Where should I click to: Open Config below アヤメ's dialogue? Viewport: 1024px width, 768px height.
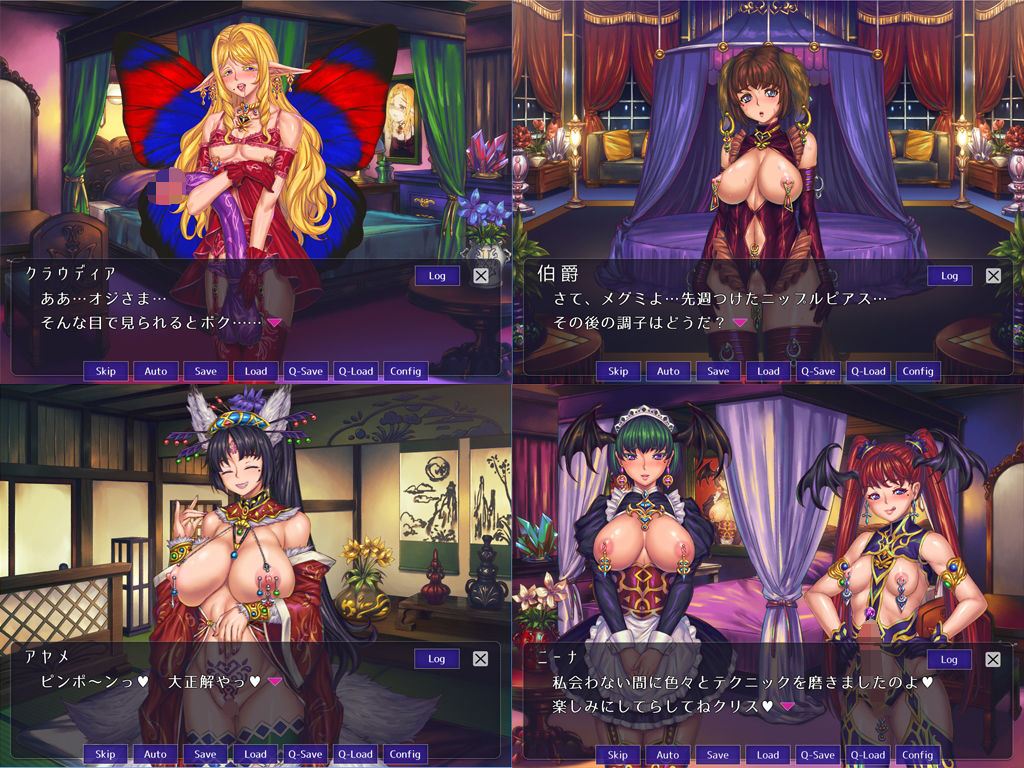coord(405,754)
